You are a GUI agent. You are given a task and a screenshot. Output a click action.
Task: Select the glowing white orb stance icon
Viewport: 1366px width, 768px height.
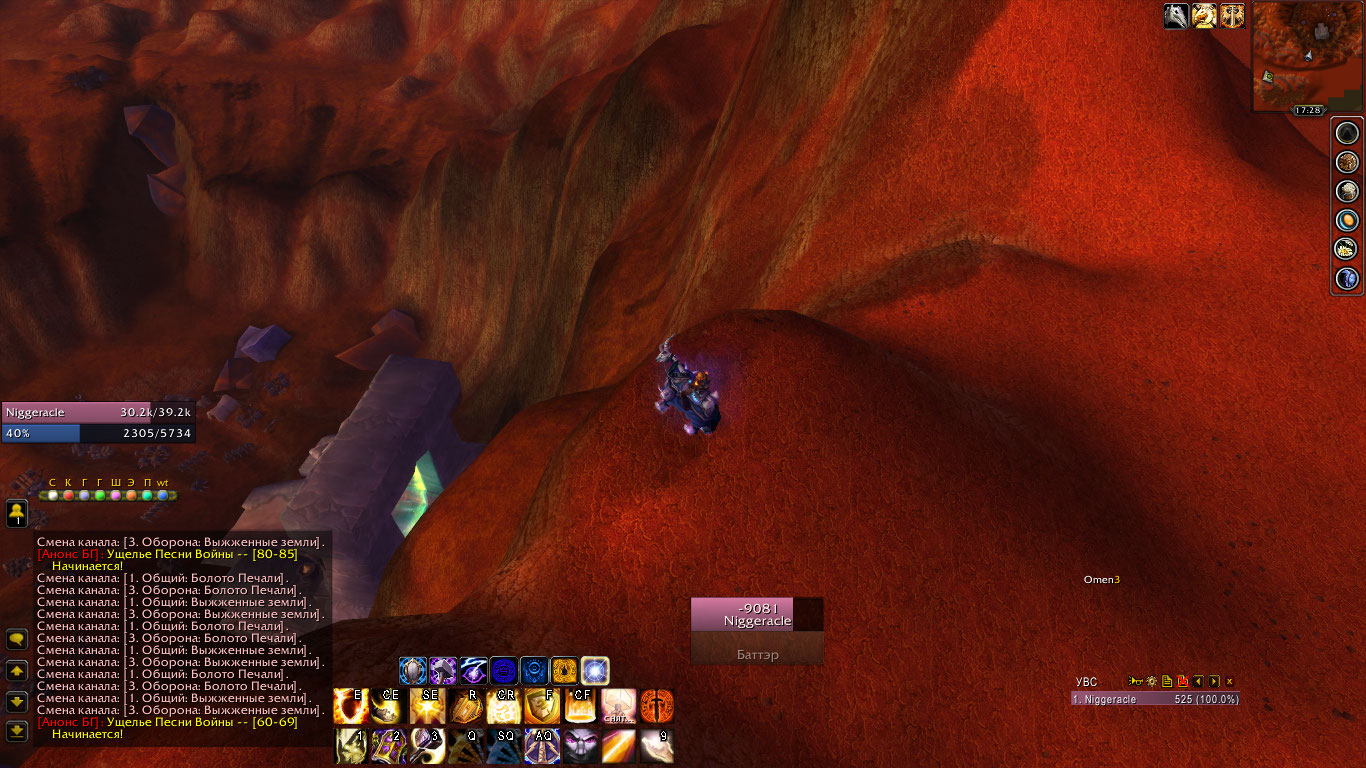tap(595, 670)
